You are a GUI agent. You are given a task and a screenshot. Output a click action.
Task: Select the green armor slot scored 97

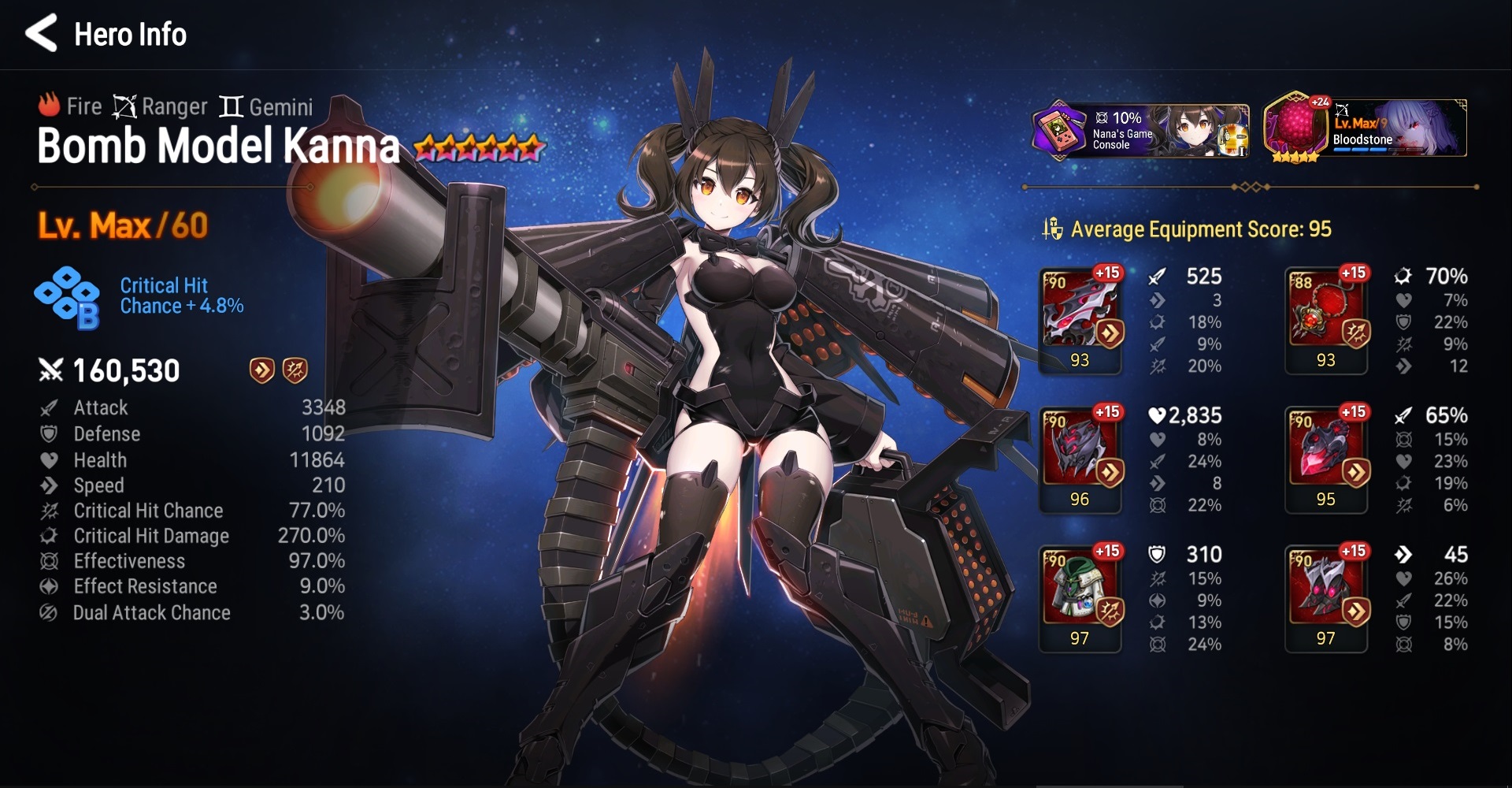(x=1080, y=597)
